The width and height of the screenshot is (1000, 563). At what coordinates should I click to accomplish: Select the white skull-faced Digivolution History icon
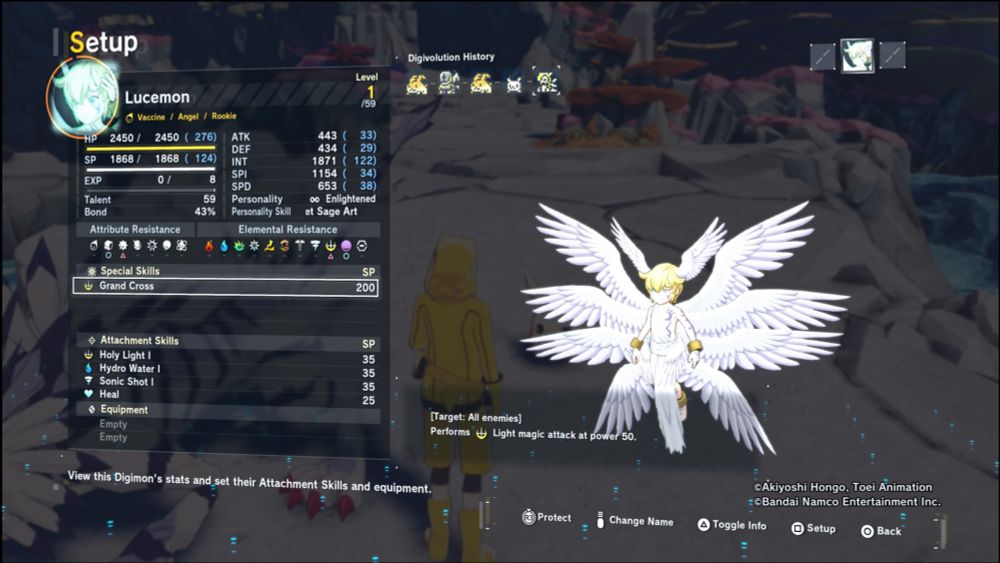coord(514,84)
